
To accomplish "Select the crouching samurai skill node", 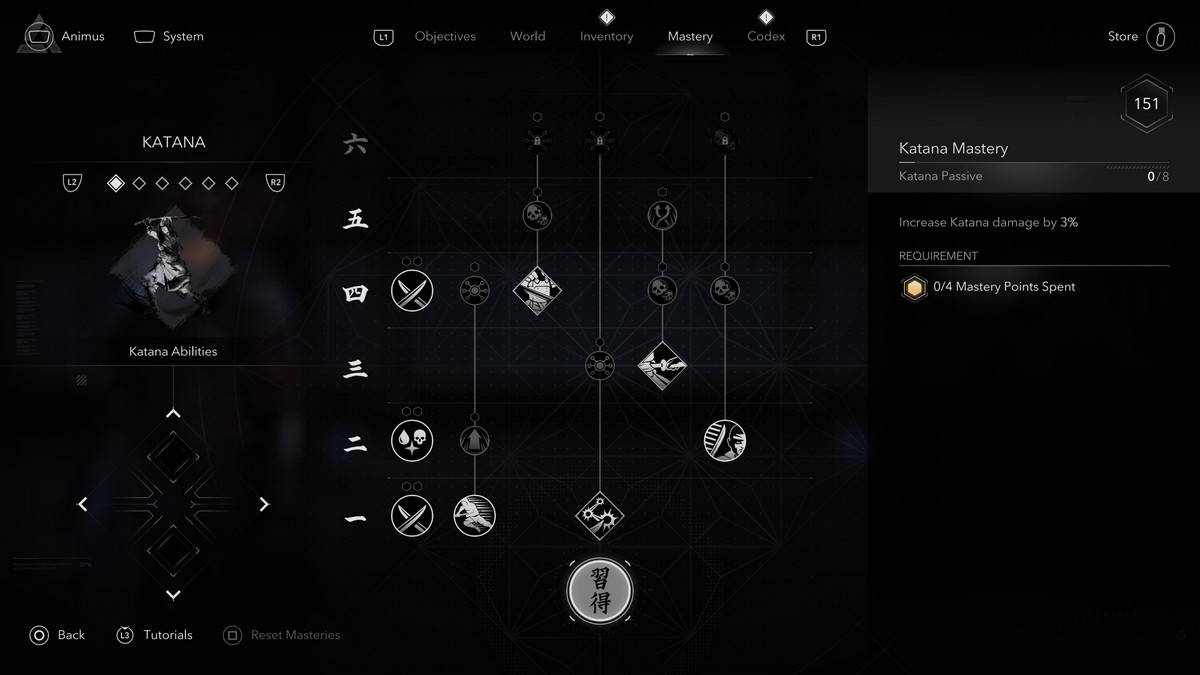I will coord(474,515).
